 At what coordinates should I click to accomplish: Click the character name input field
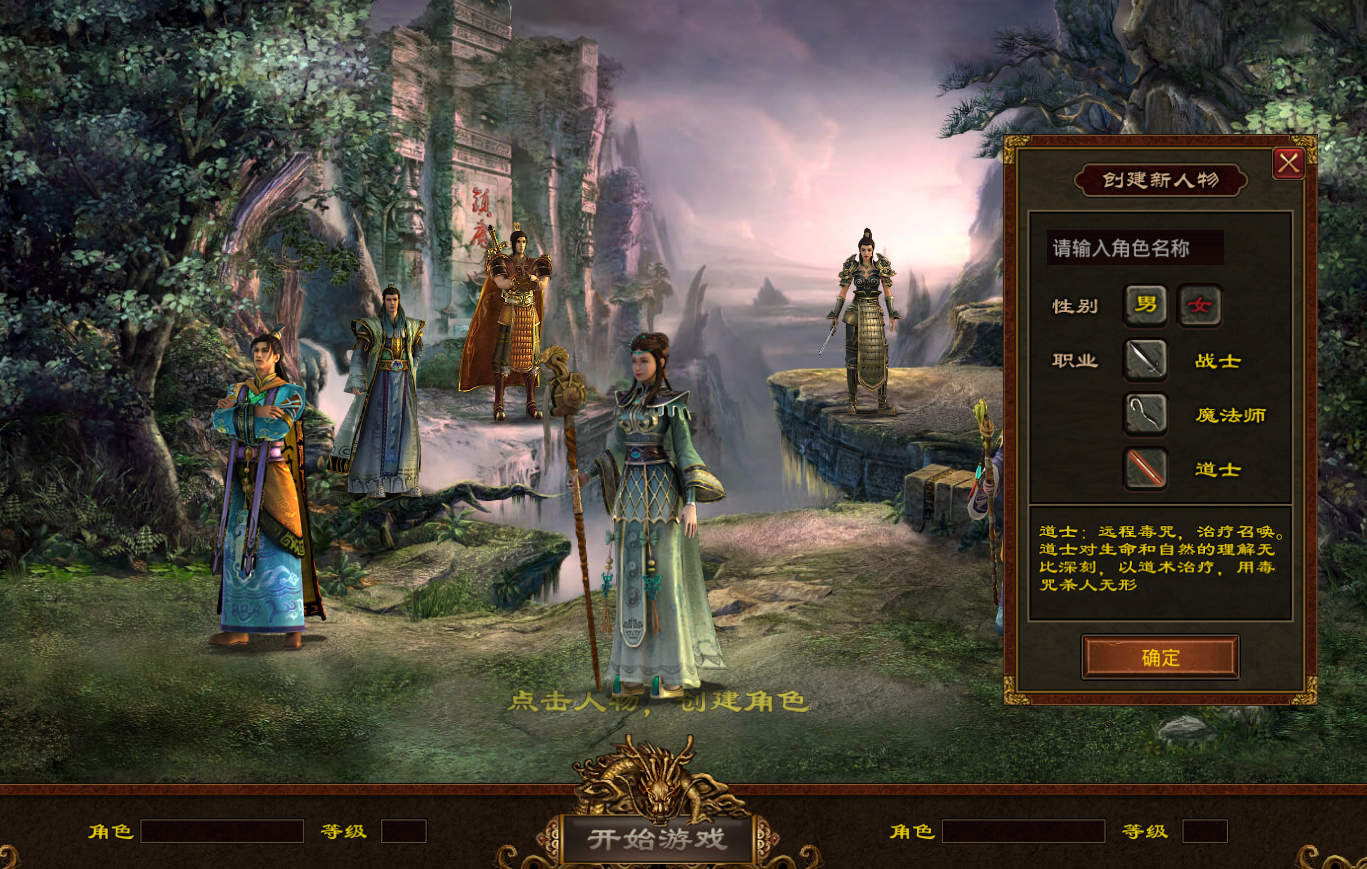coord(1134,248)
